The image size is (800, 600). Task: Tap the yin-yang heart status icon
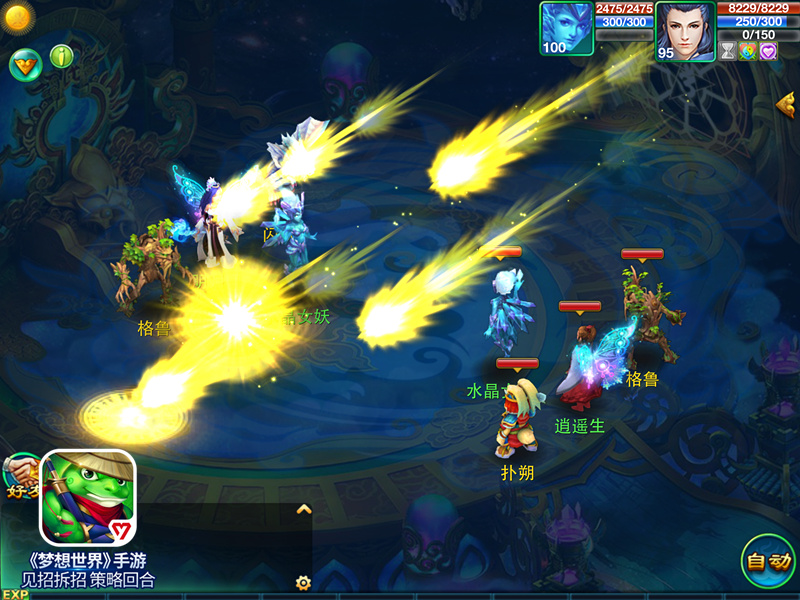[747, 52]
